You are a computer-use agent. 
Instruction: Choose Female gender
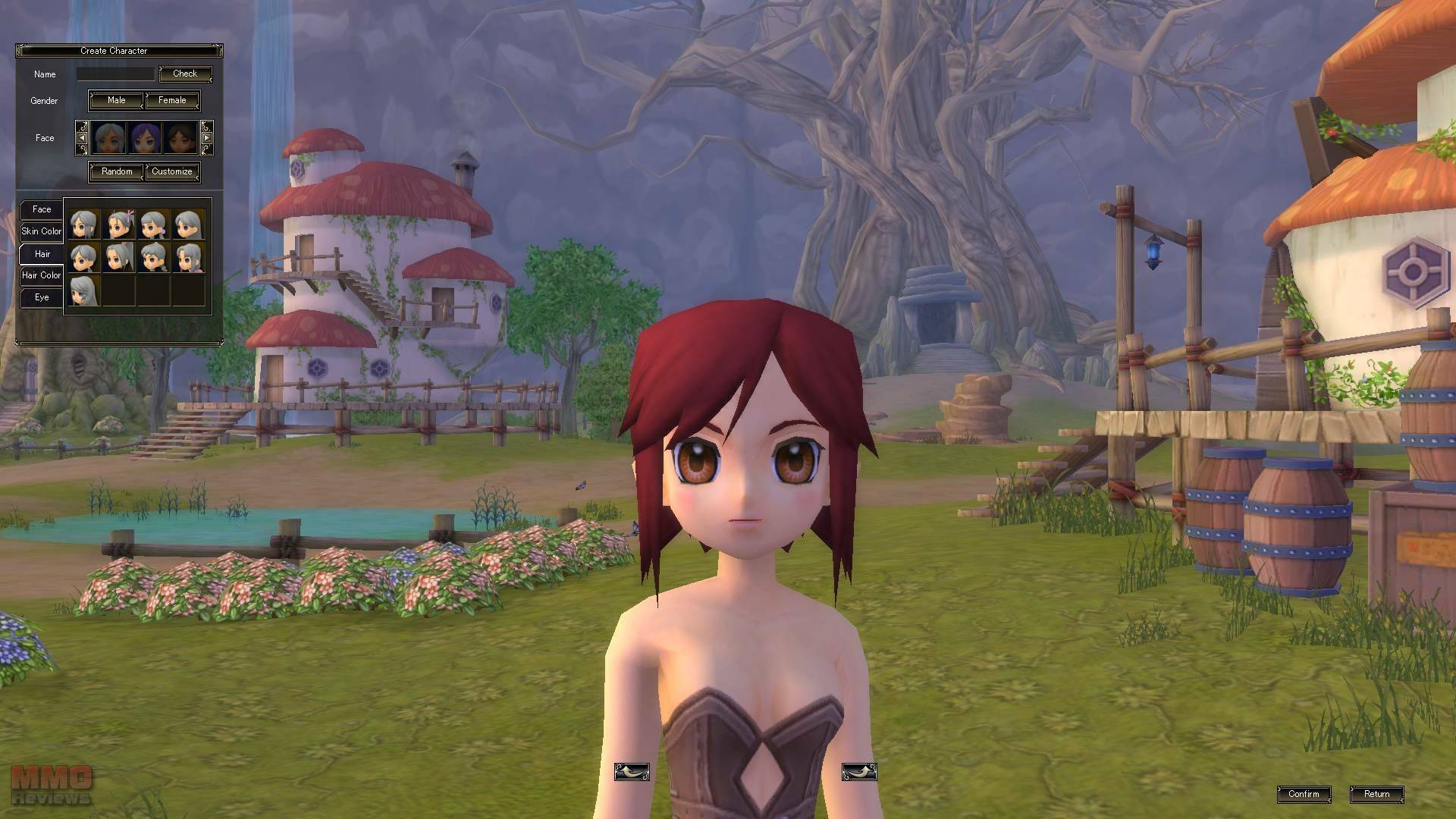point(172,100)
